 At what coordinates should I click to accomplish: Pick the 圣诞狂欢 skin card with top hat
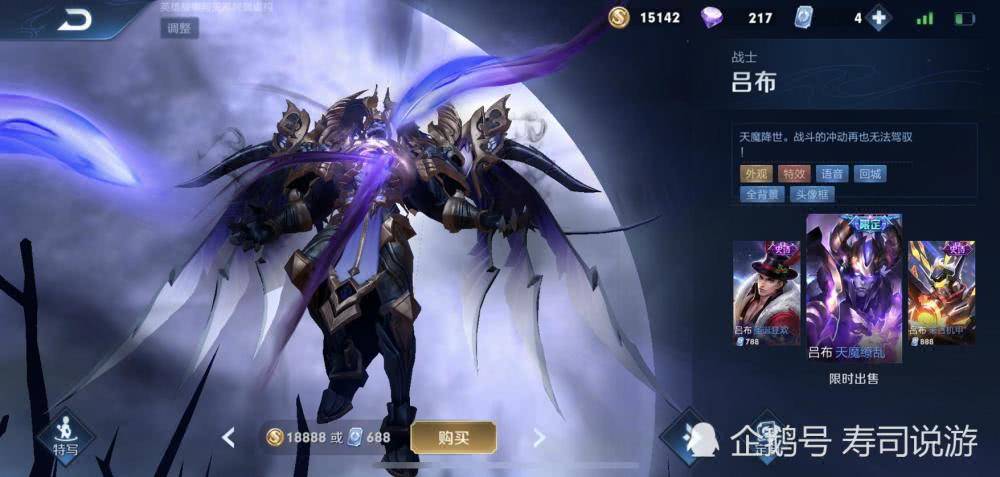pos(767,292)
